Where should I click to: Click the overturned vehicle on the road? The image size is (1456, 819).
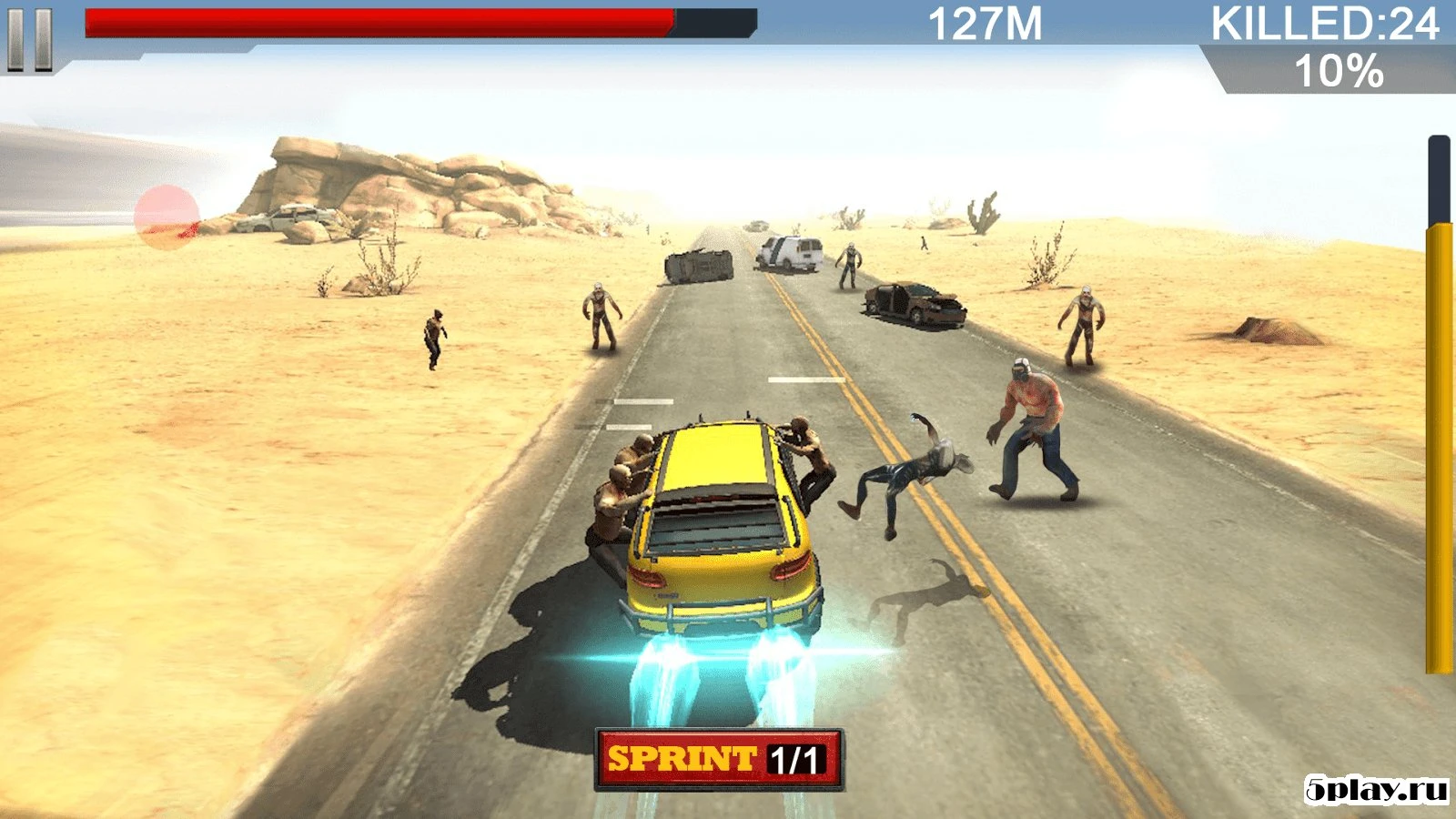click(701, 265)
